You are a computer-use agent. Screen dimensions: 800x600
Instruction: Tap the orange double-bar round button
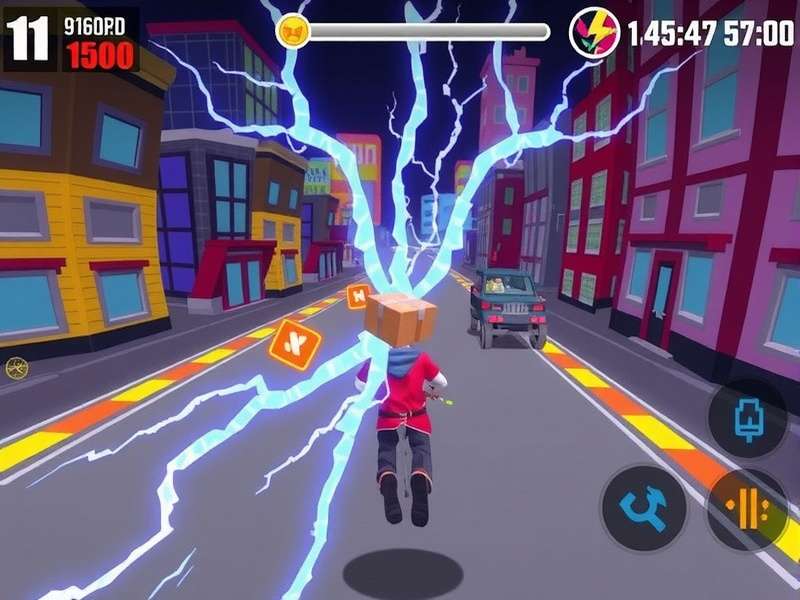click(747, 509)
